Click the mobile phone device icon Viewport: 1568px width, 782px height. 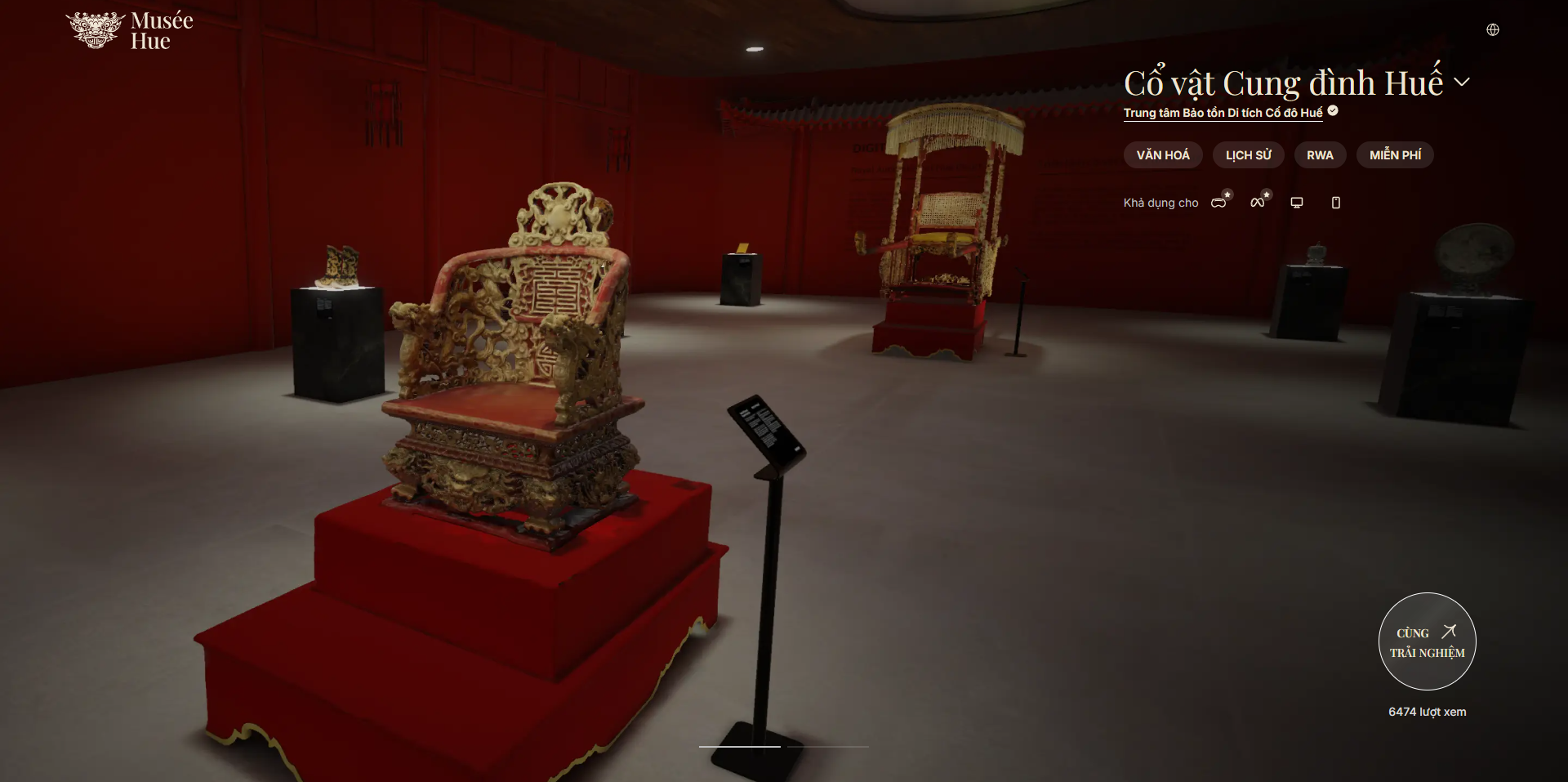(1336, 202)
